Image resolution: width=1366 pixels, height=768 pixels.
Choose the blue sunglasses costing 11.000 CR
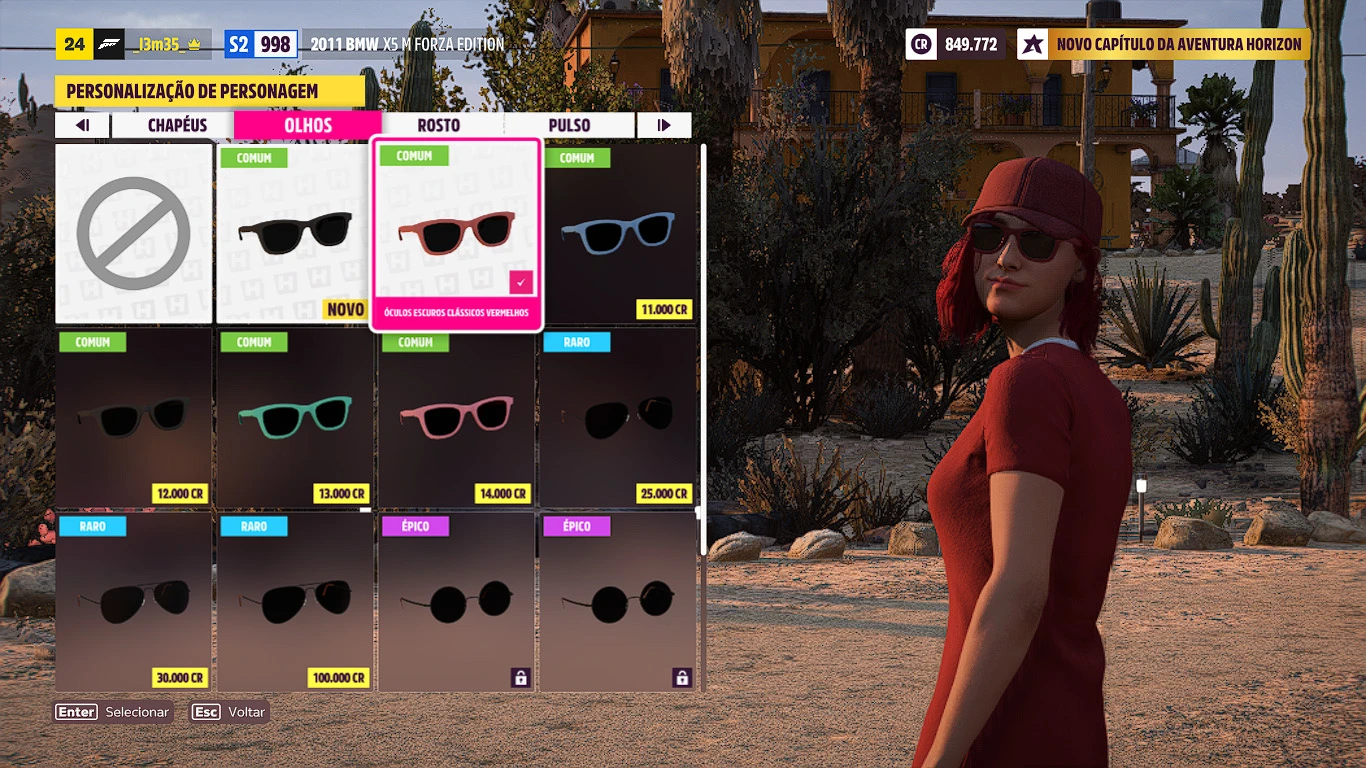click(x=618, y=234)
